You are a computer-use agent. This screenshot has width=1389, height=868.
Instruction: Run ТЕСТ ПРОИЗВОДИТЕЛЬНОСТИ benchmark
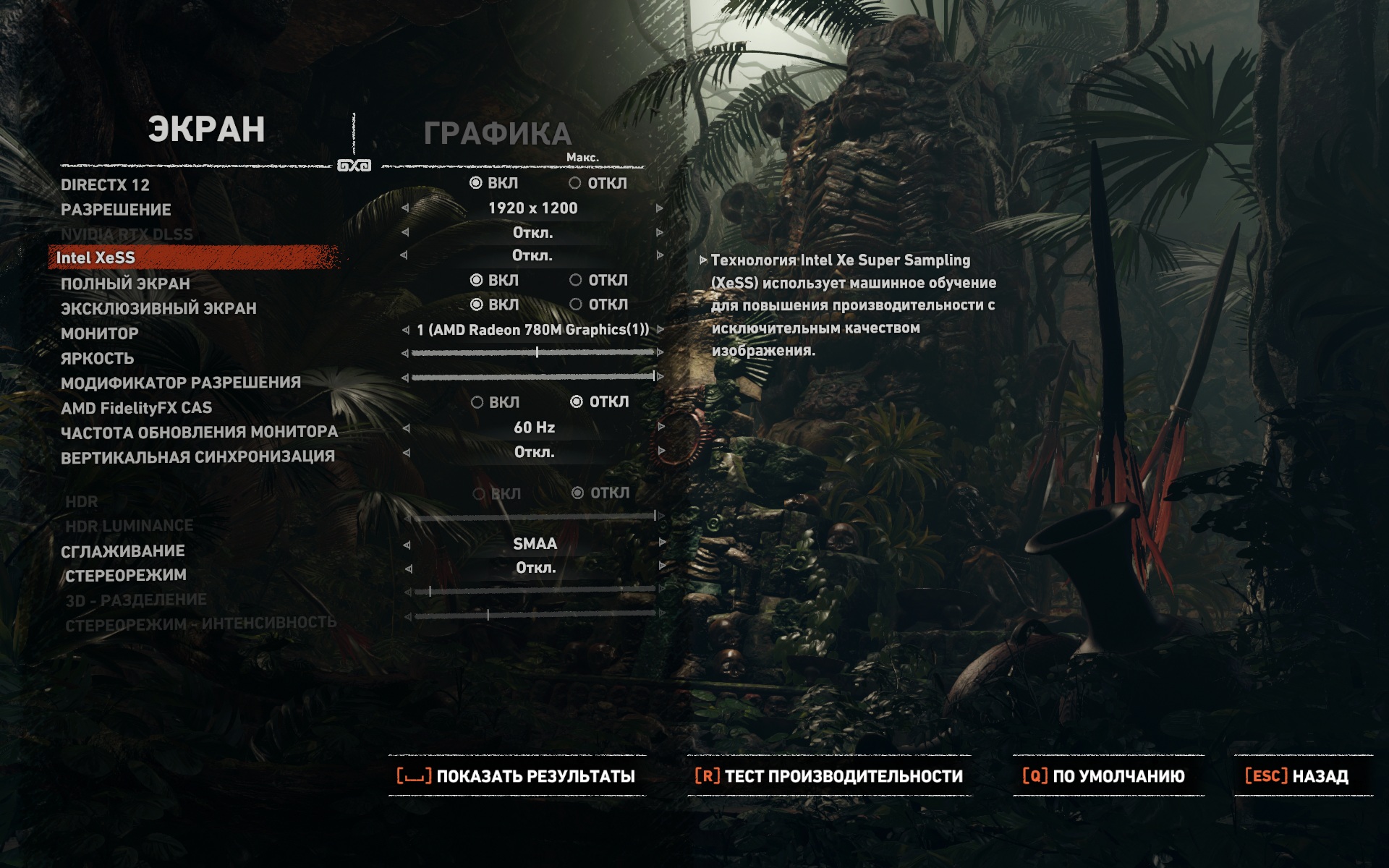829,776
